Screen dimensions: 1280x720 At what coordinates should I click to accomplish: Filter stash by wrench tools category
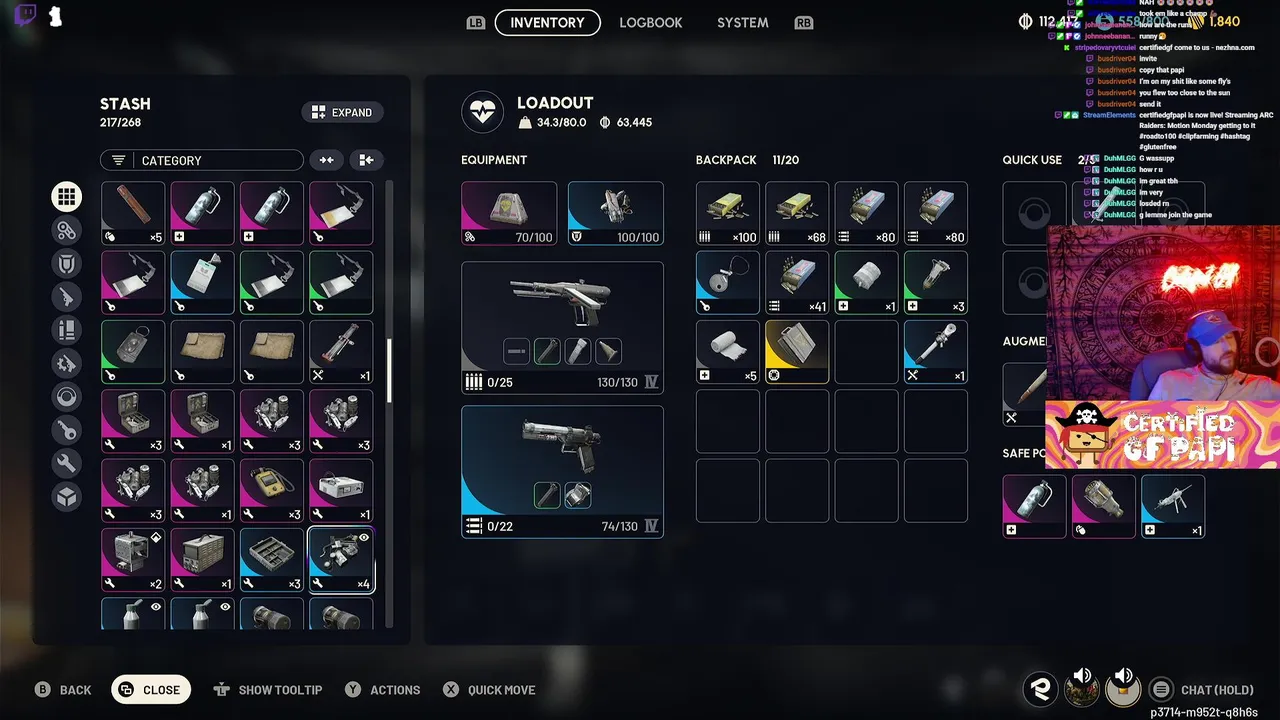pyautogui.click(x=67, y=464)
